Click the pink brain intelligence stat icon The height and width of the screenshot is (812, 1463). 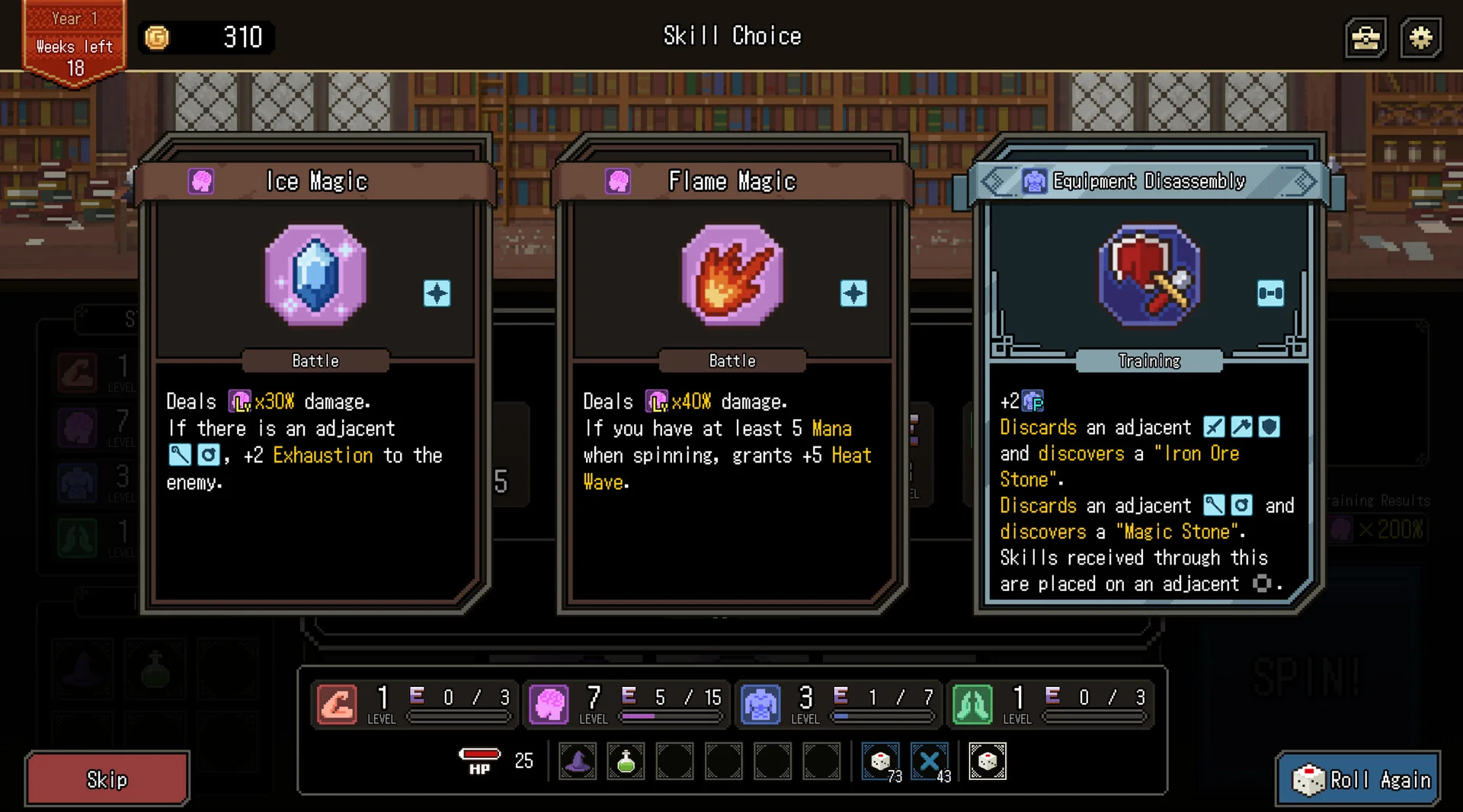[549, 703]
